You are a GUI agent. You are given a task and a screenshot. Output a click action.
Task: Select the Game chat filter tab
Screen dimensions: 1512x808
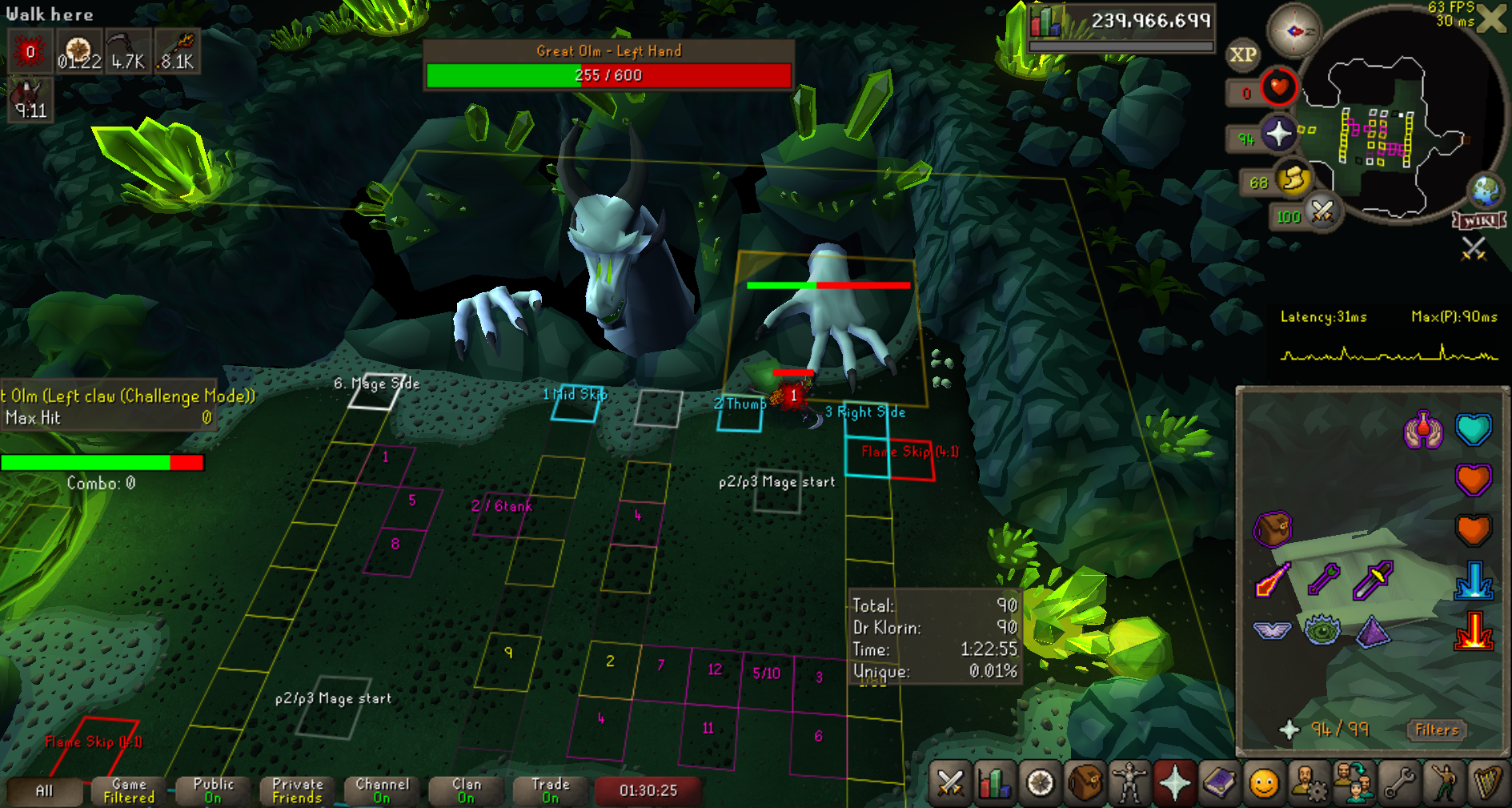pyautogui.click(x=129, y=790)
